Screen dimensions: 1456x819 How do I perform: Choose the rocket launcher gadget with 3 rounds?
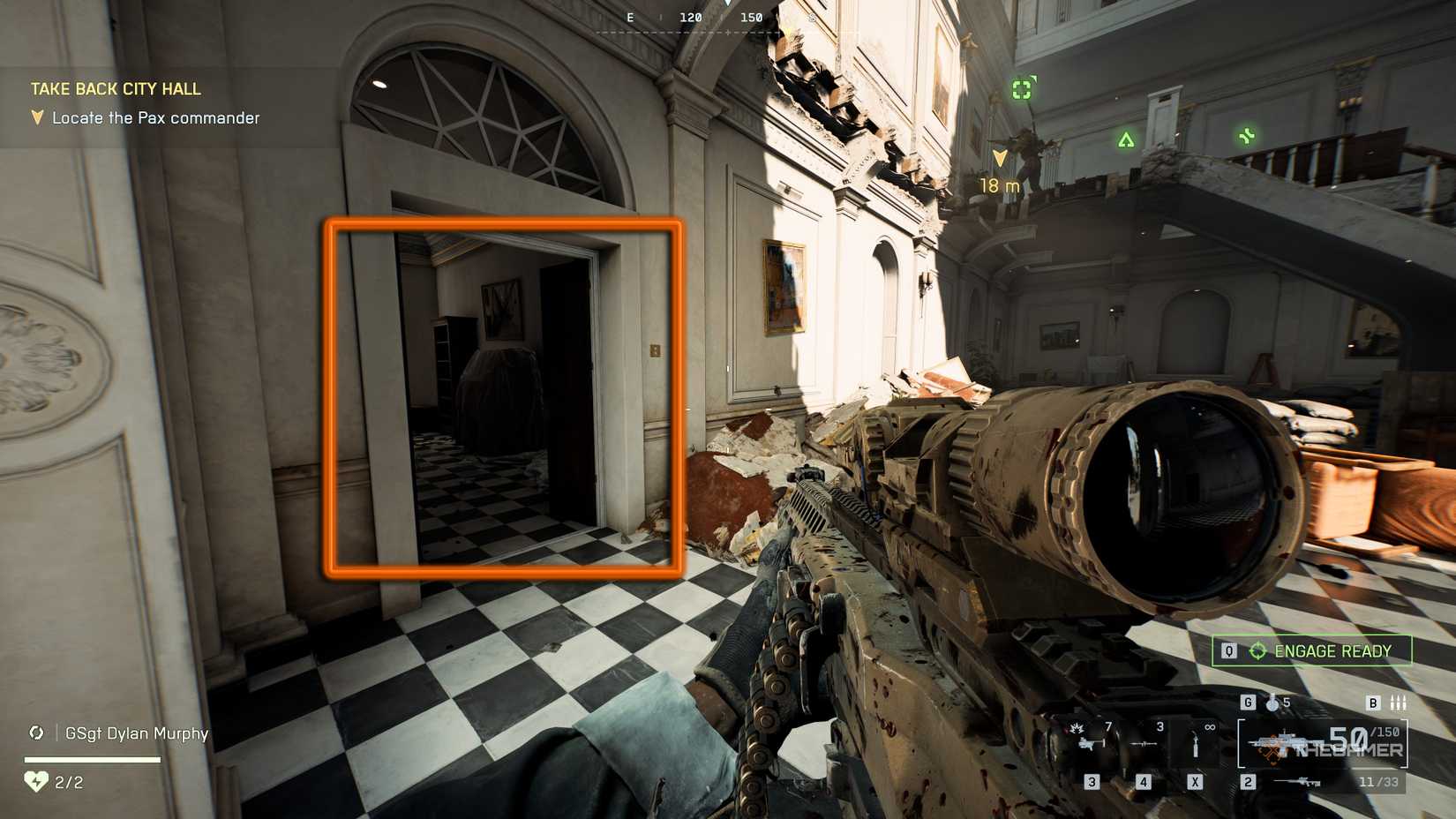(1145, 740)
